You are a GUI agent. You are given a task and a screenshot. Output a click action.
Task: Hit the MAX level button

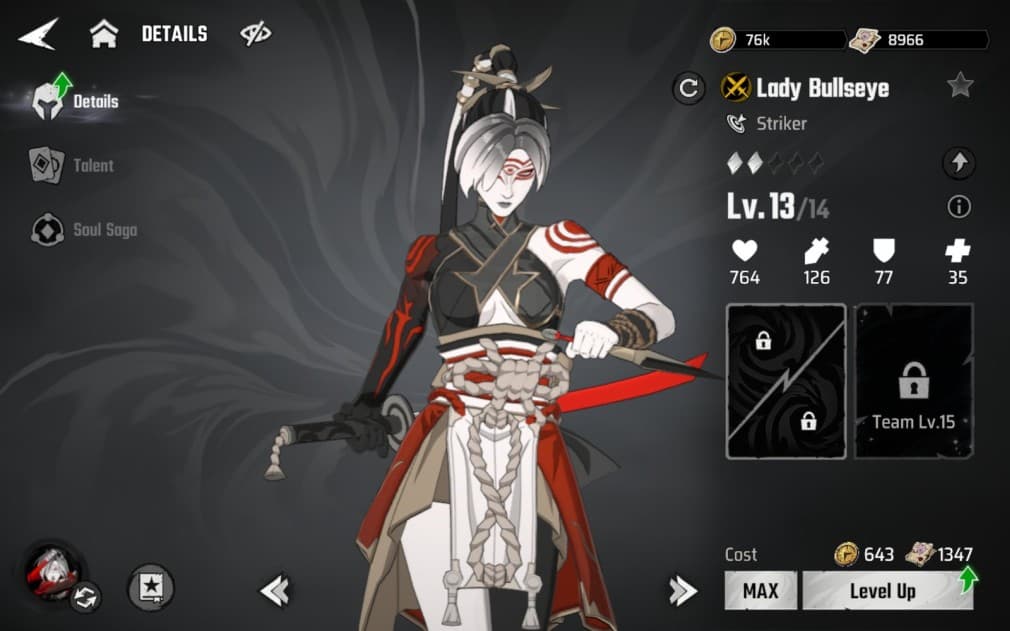(x=760, y=590)
